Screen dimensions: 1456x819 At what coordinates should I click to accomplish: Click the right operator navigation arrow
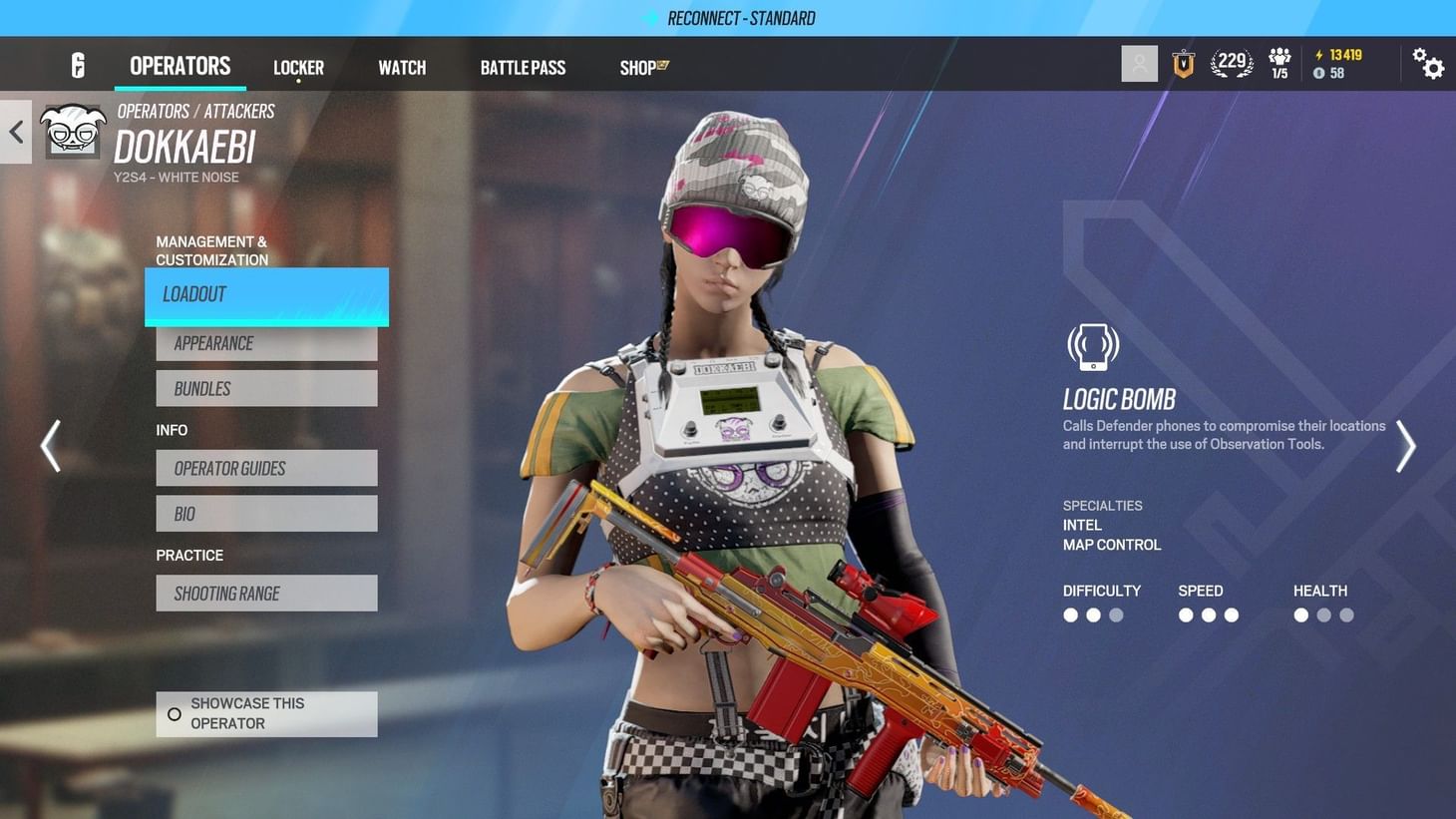pos(1405,446)
